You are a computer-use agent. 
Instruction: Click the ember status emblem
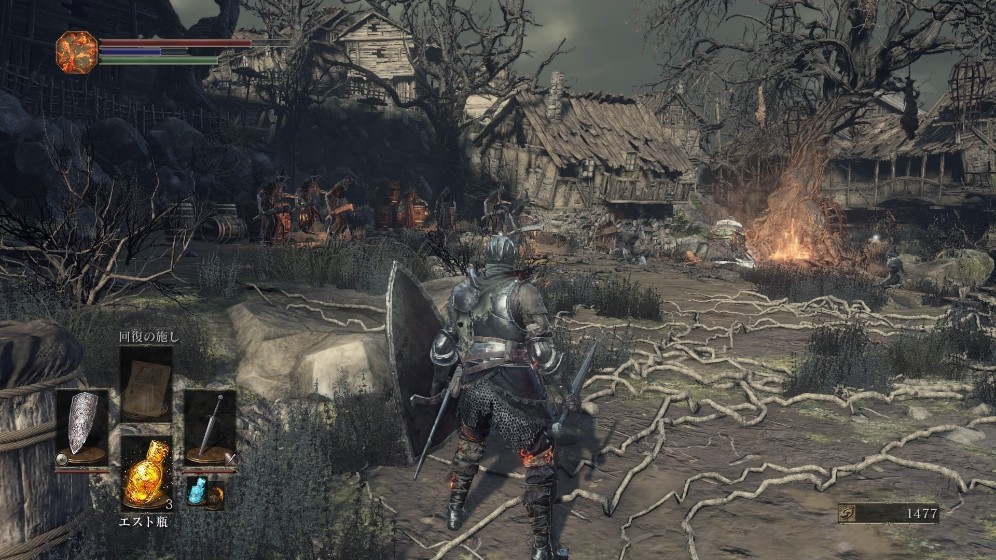pos(76,51)
